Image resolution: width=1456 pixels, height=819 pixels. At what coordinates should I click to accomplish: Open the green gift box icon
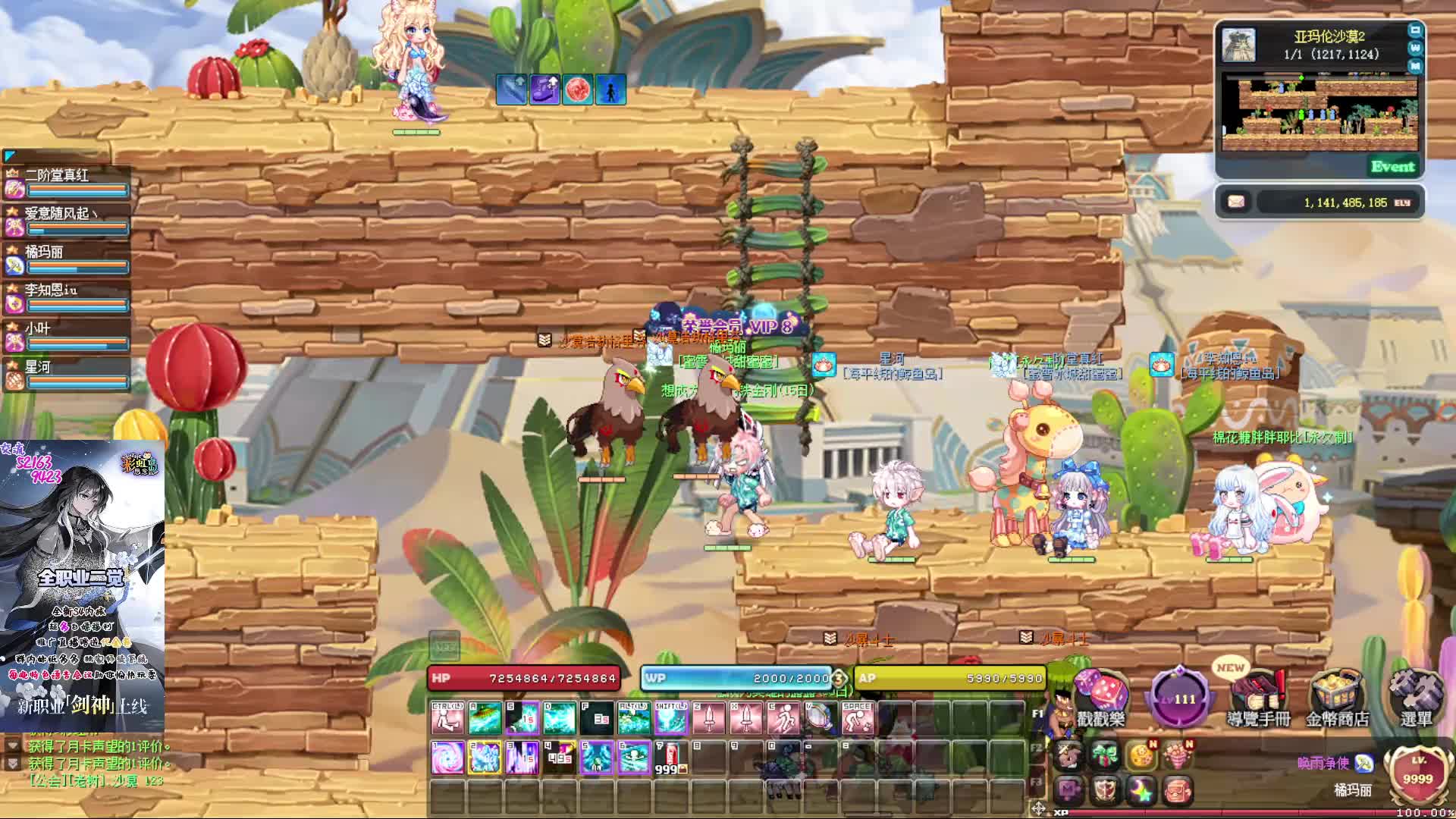[x=1105, y=755]
